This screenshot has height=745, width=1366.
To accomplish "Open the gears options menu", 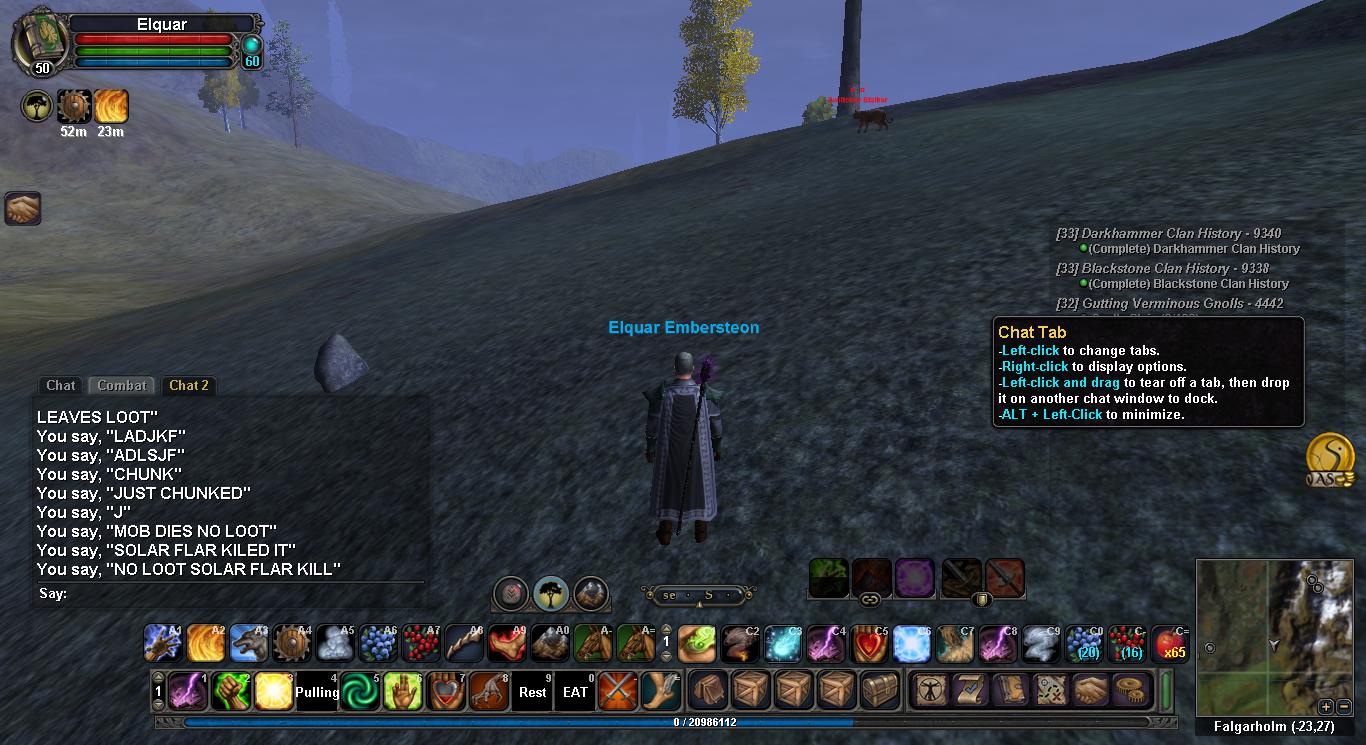I will click(x=1128, y=691).
